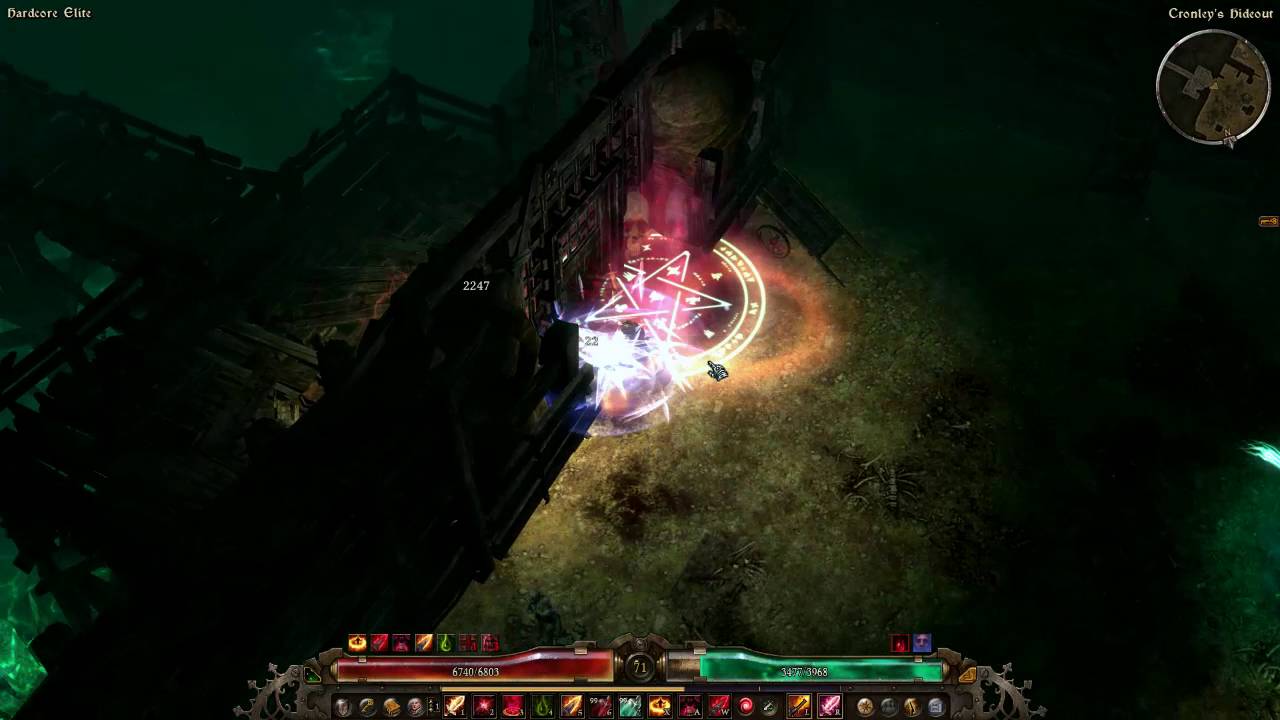This screenshot has height=720, width=1280.
Task: Click the red demon buff icon above the energy bar
Action: tap(900, 644)
